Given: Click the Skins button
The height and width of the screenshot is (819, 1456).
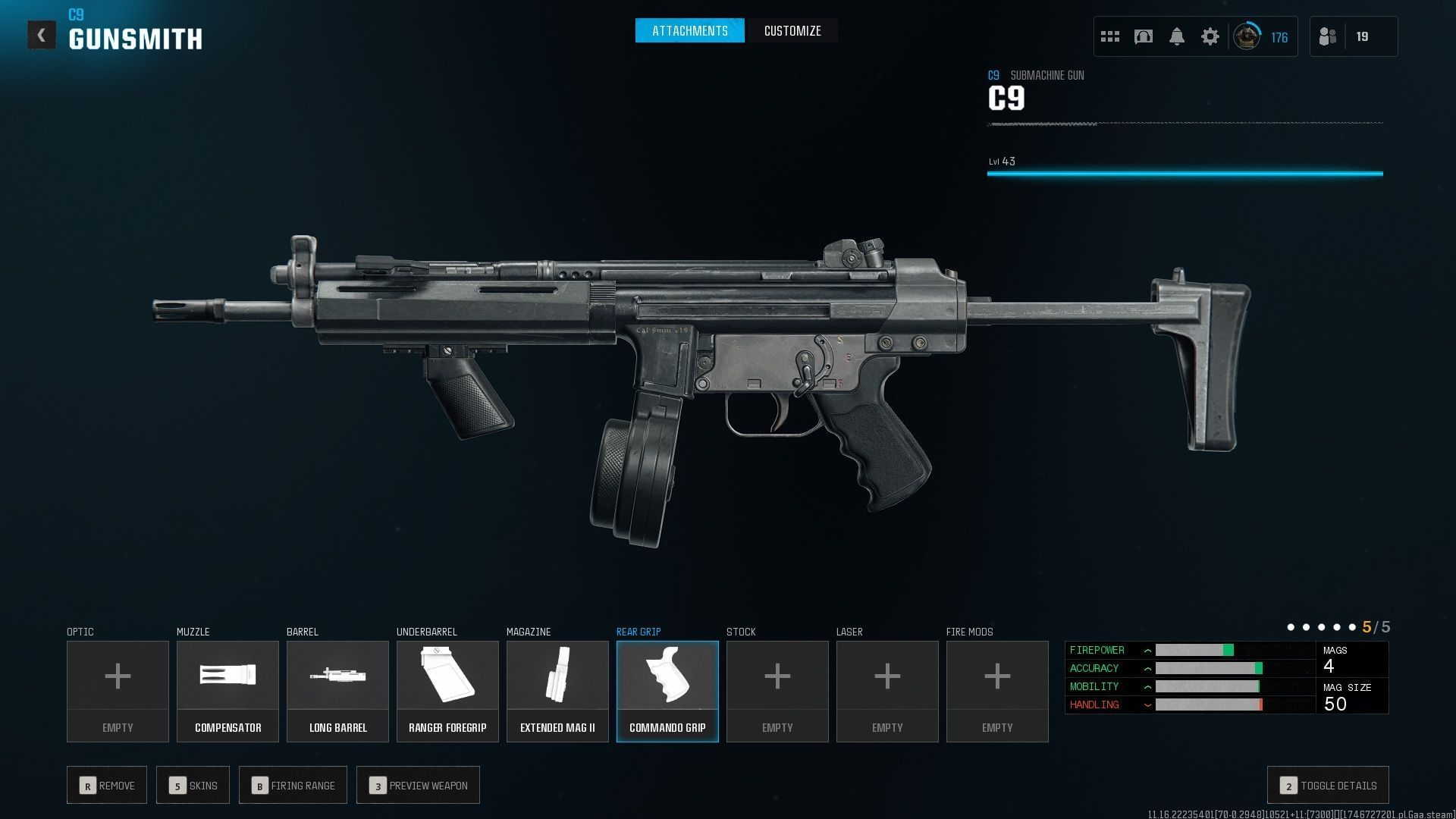Looking at the screenshot, I should 193,786.
